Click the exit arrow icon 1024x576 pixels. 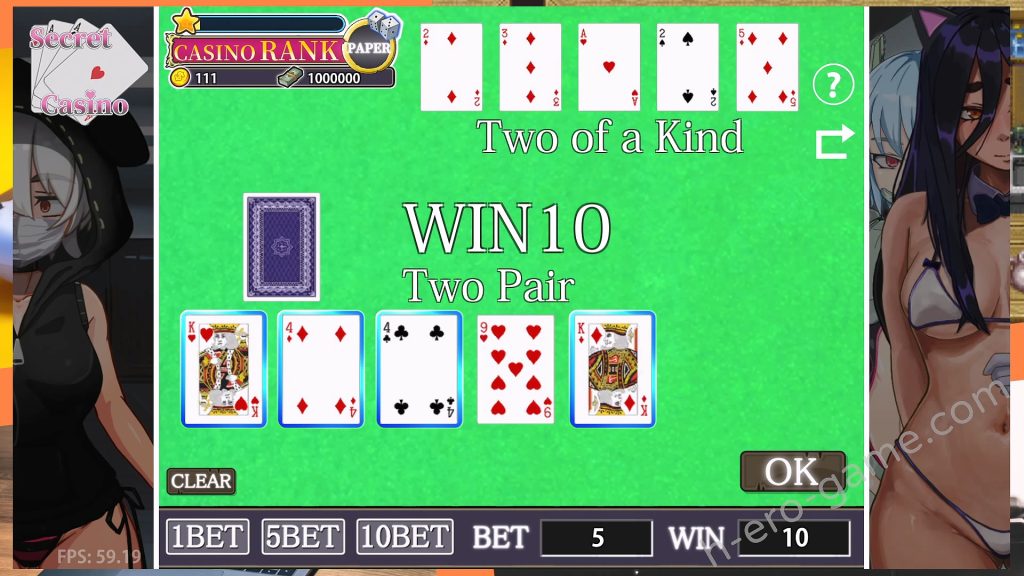tap(835, 142)
